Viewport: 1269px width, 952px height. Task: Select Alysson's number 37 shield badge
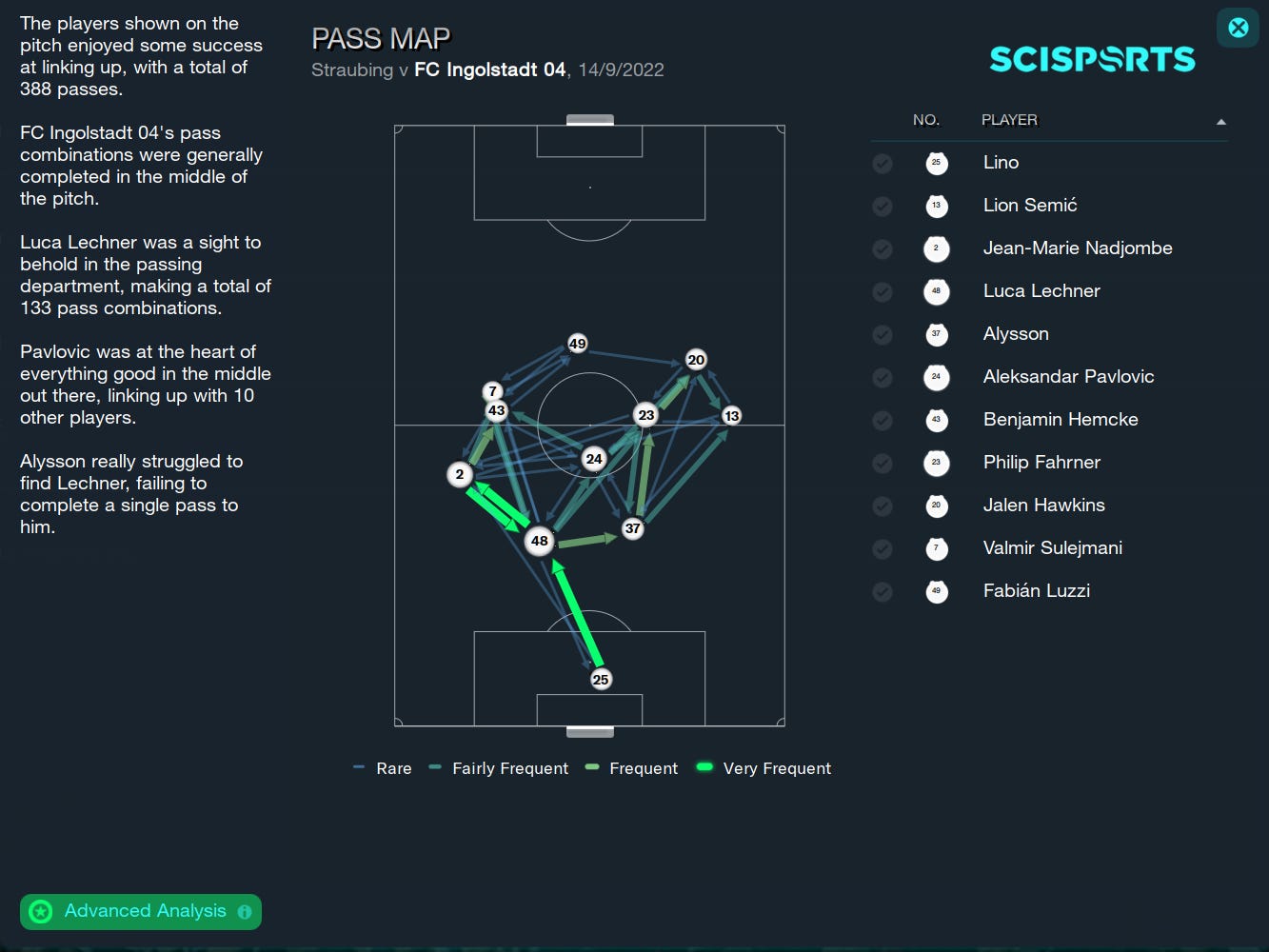click(x=936, y=334)
